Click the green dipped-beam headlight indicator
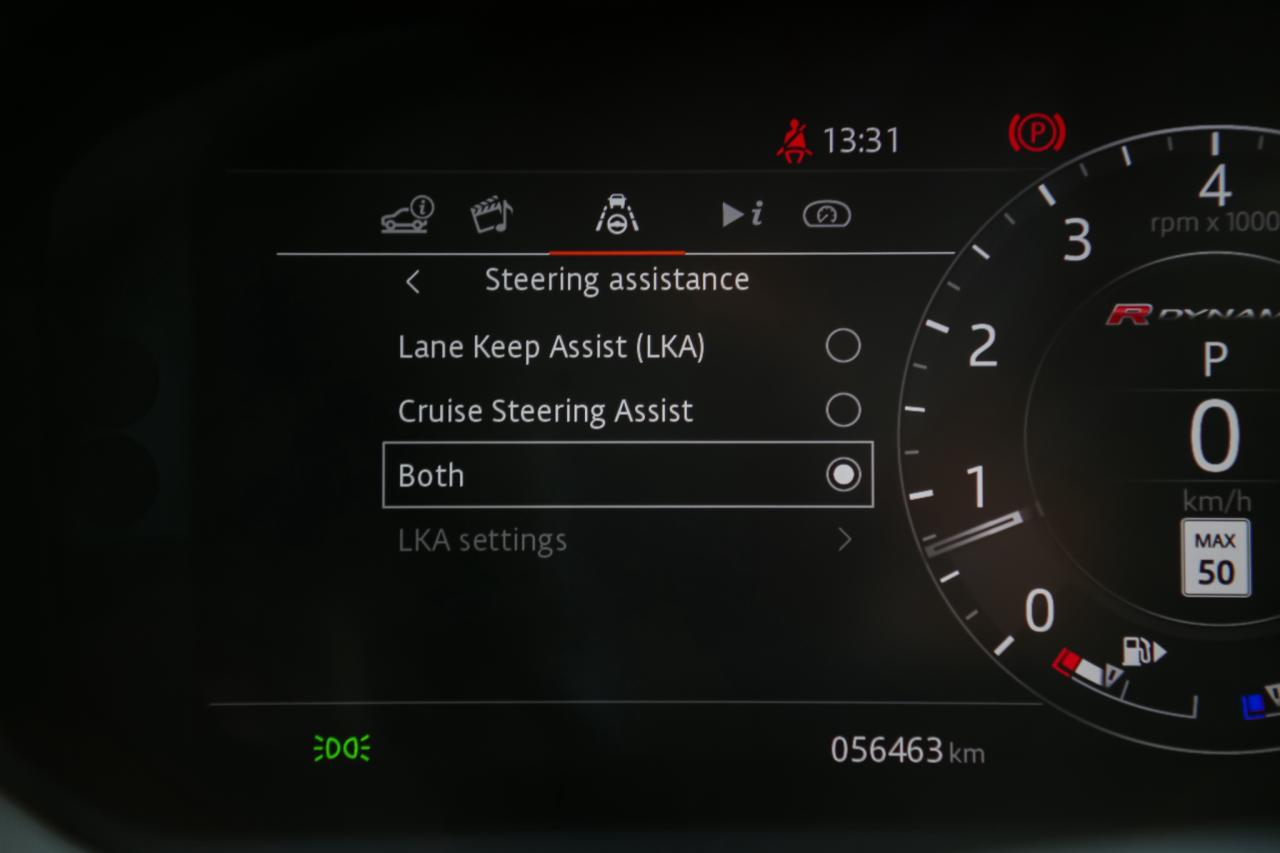The width and height of the screenshot is (1280, 853). (x=341, y=747)
